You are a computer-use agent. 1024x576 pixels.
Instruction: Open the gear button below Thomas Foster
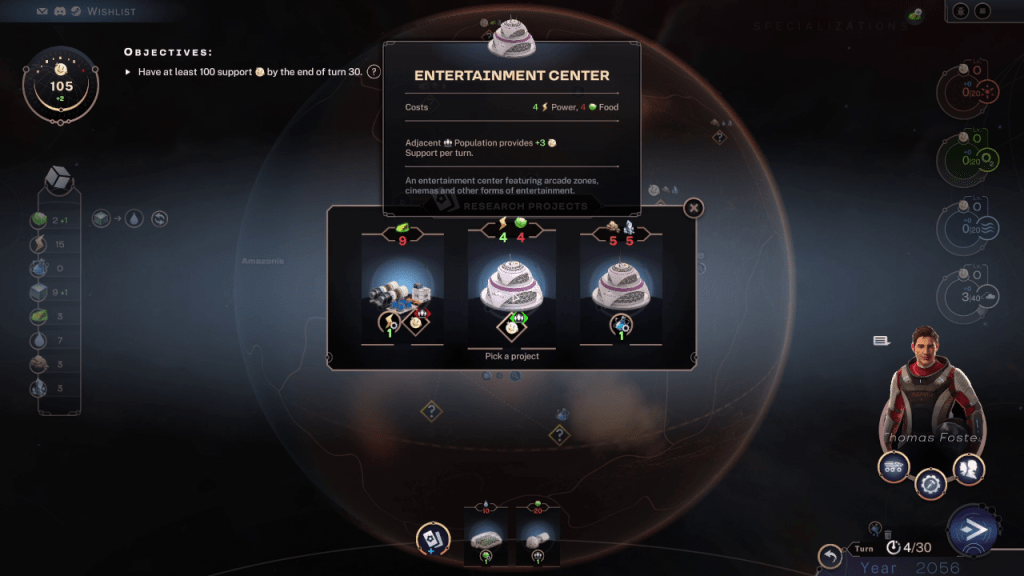coord(931,484)
